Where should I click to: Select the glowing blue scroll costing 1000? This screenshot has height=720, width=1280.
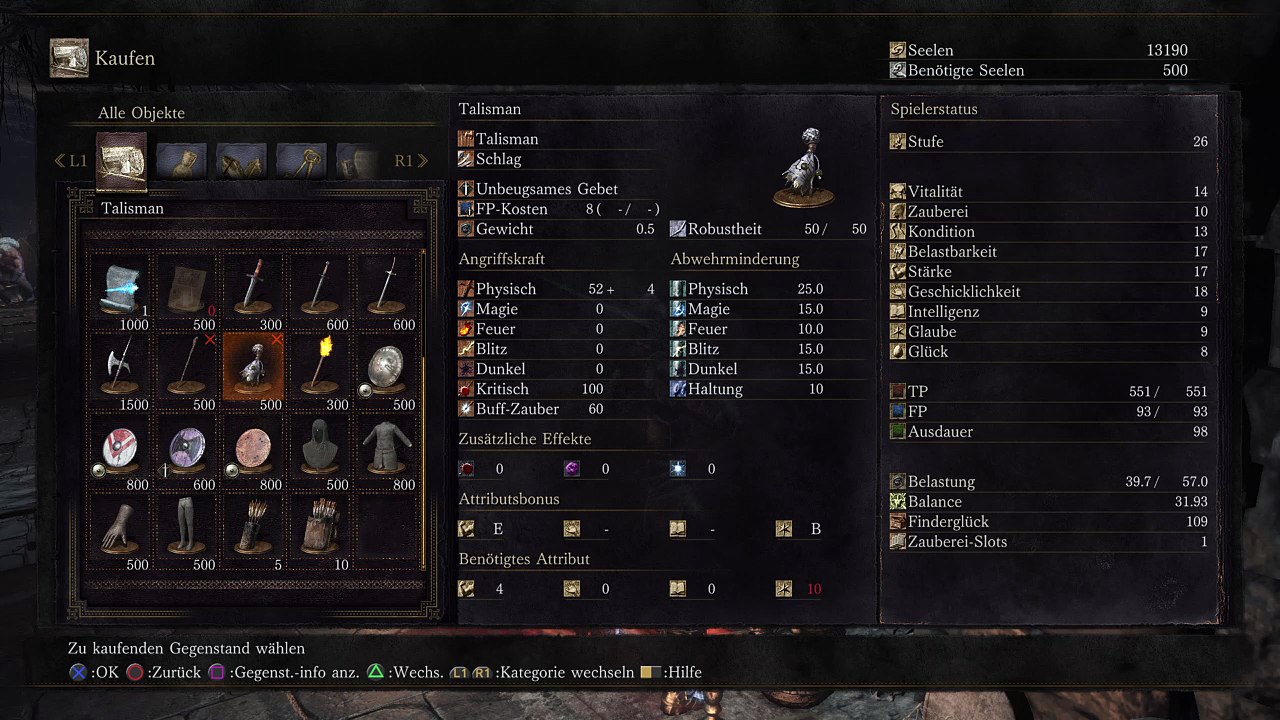coord(122,288)
